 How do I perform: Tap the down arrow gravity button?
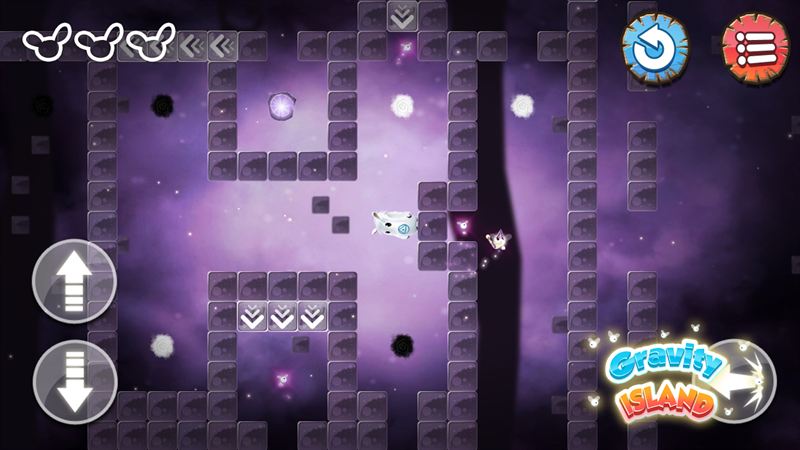pos(75,381)
